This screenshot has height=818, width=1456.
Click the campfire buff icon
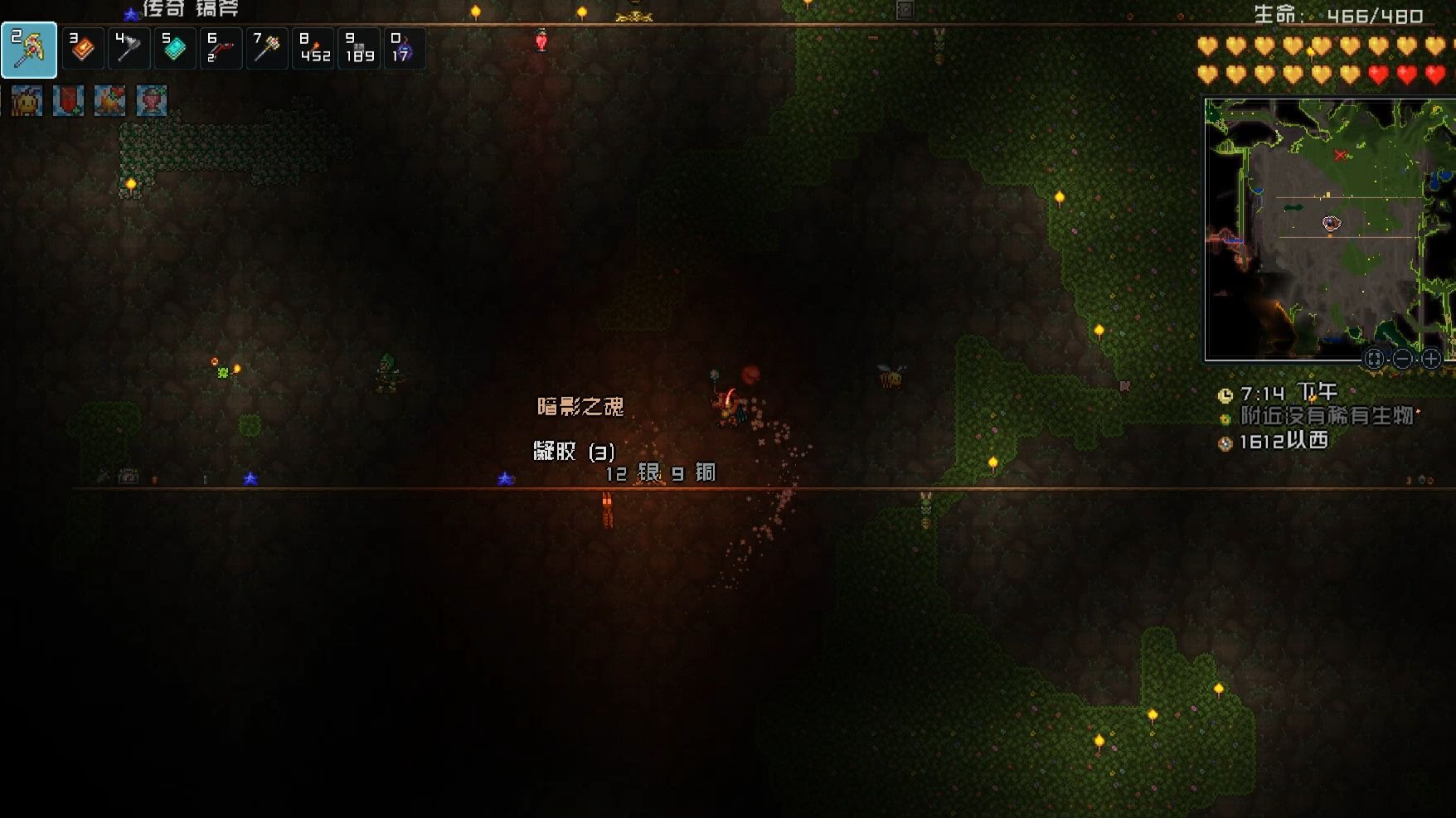click(x=109, y=101)
